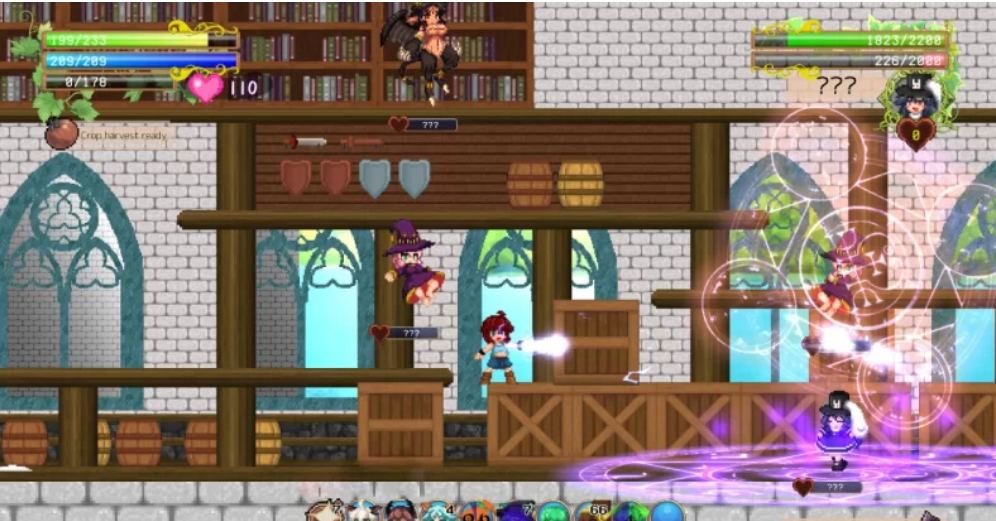Screen dimensions: 996x521
Task: Use the dark purple hotbar icon
Action: tap(517, 512)
